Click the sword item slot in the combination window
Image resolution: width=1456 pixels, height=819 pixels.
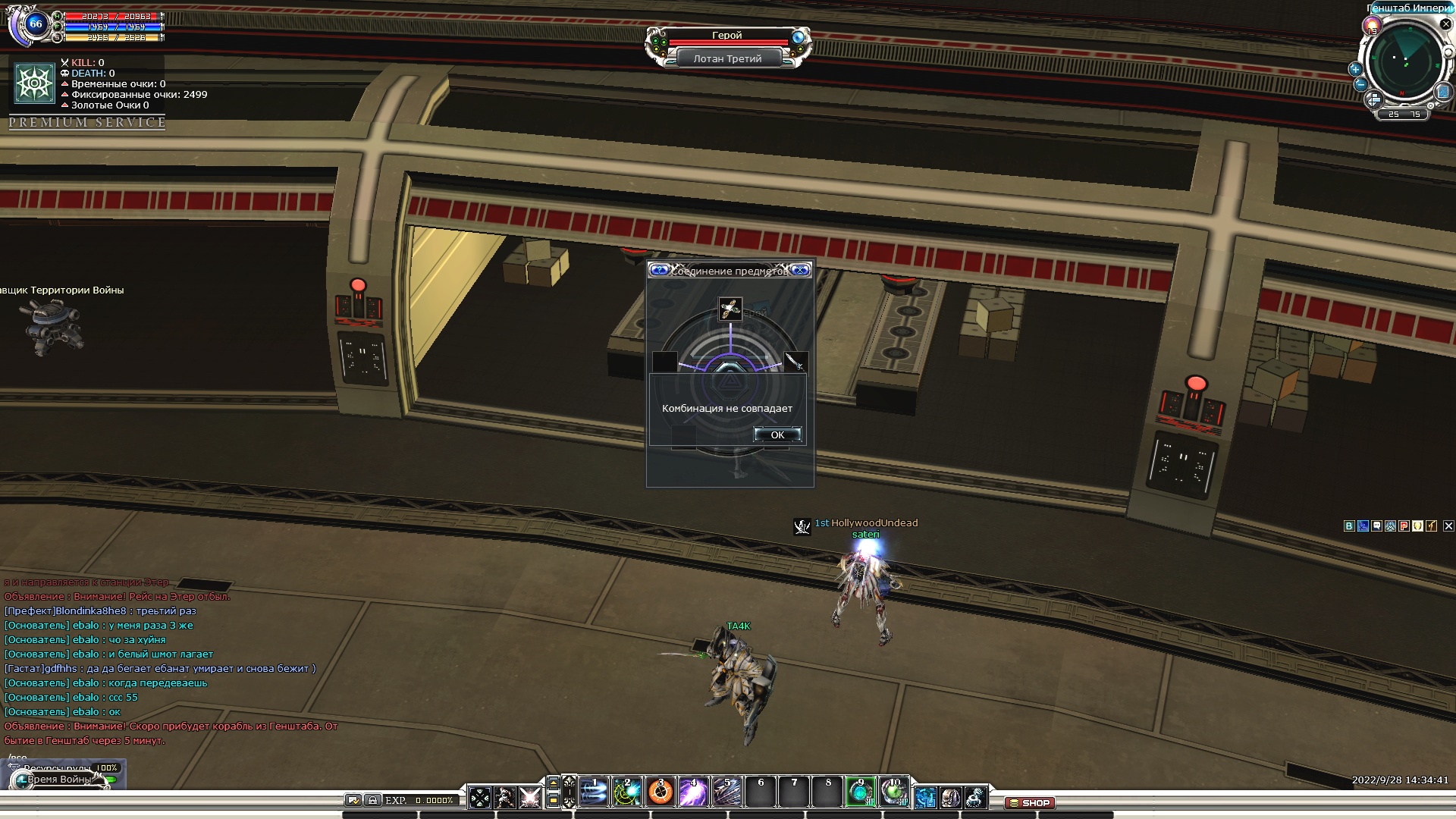tap(794, 362)
